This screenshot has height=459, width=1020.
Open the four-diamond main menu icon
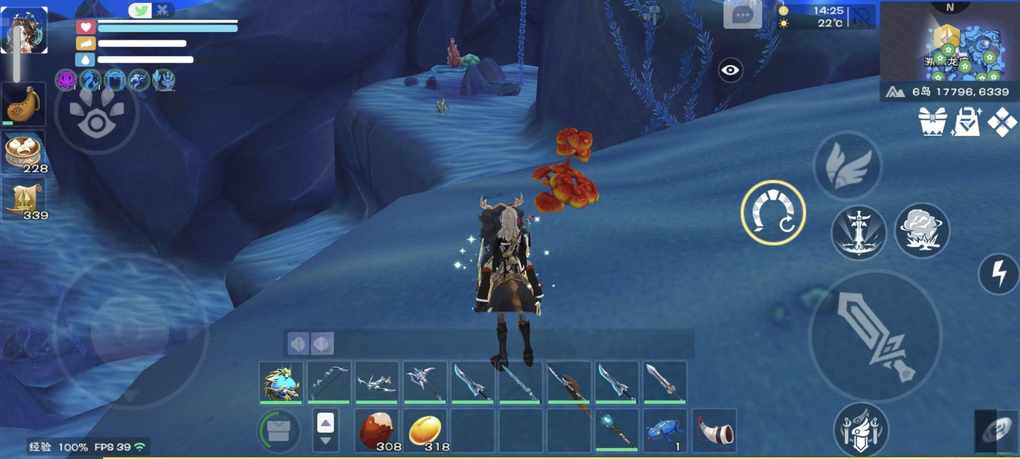(x=1002, y=122)
